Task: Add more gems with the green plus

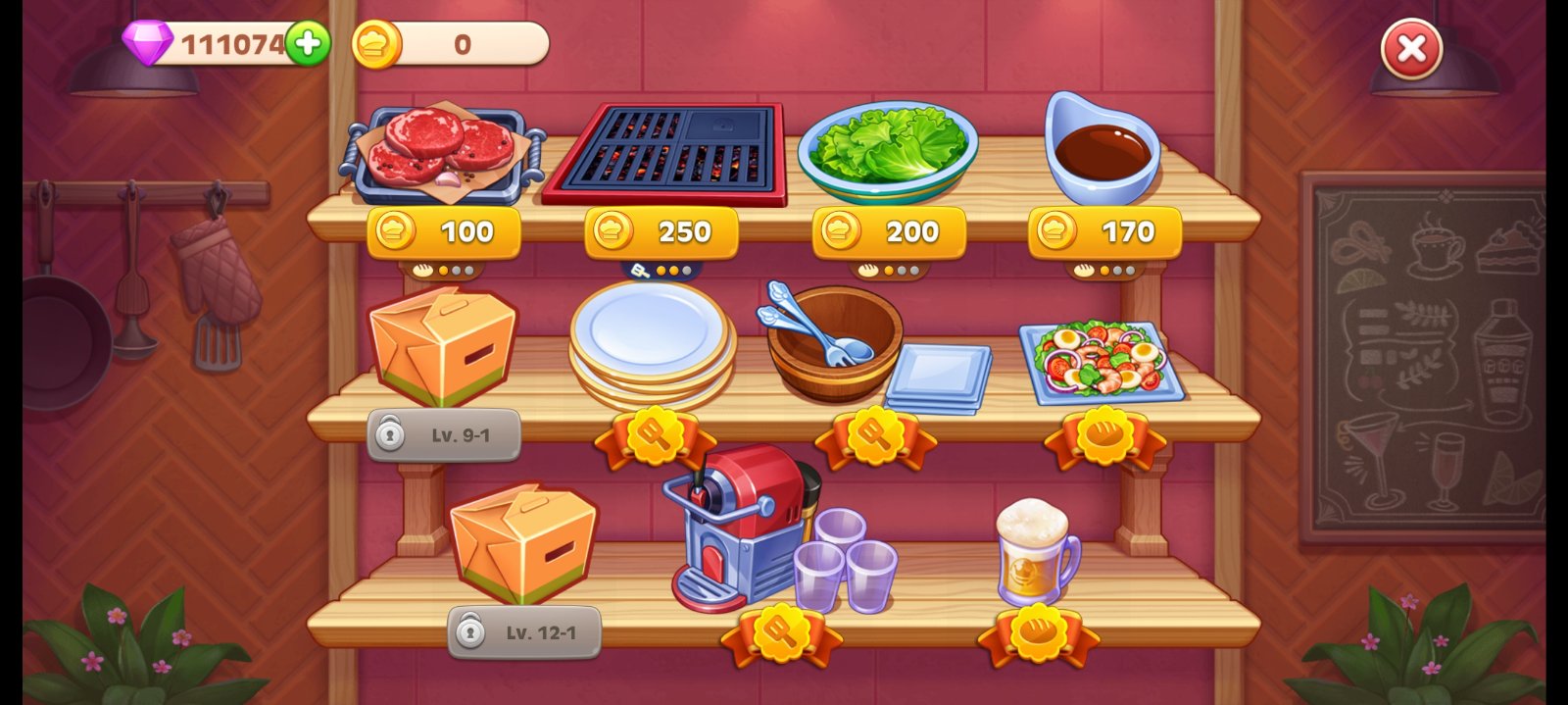Action: pos(308,44)
